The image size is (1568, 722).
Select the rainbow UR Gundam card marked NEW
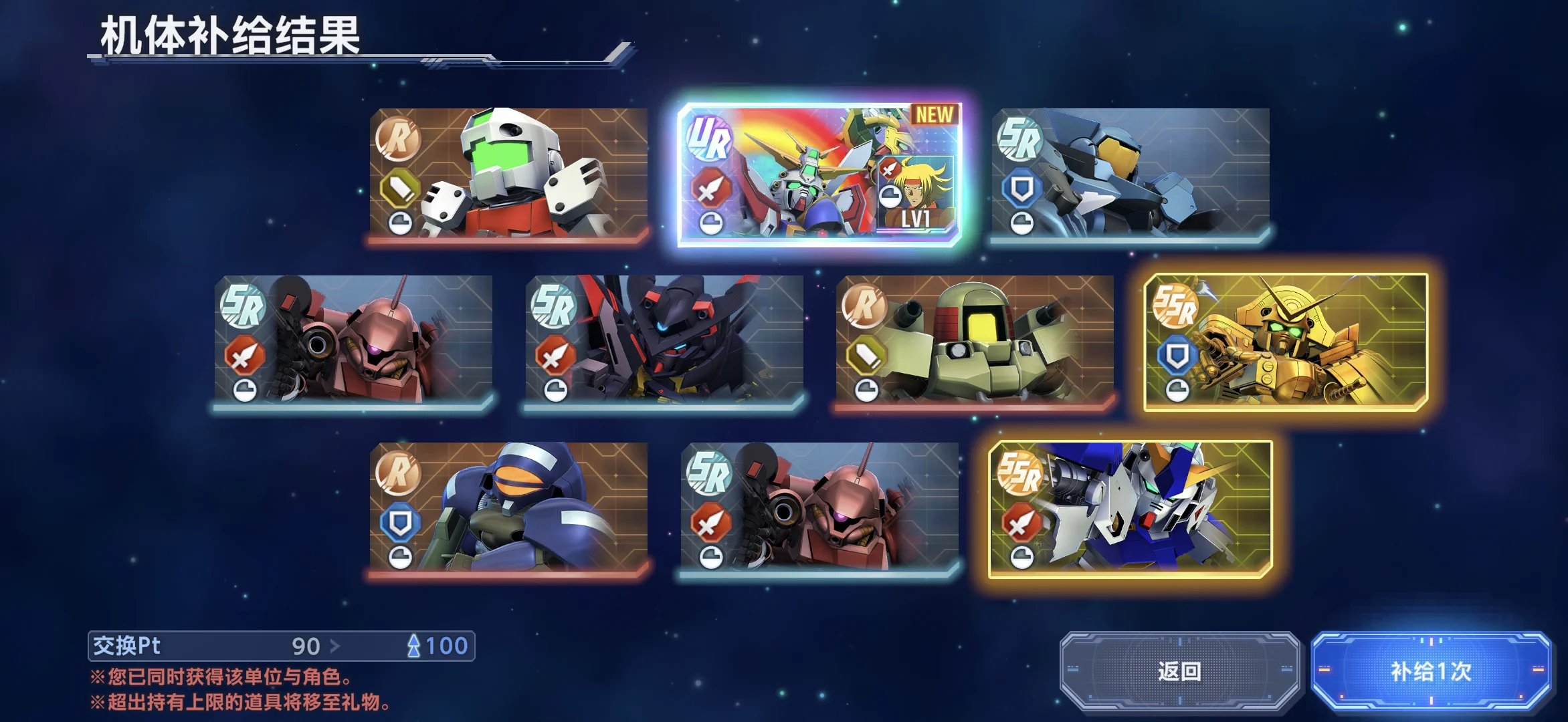tap(819, 174)
